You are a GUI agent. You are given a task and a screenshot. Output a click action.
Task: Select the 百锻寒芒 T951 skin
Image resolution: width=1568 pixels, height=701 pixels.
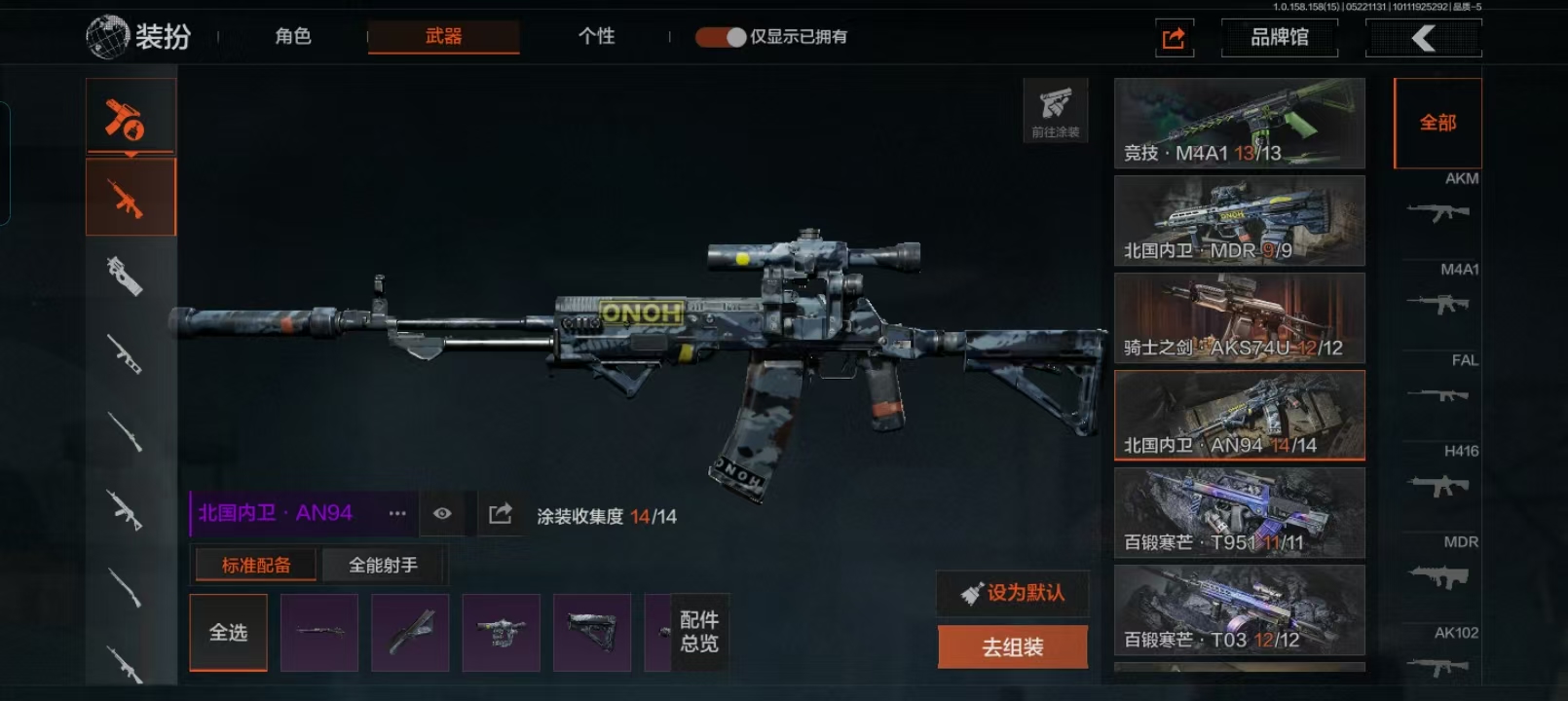pos(1239,512)
